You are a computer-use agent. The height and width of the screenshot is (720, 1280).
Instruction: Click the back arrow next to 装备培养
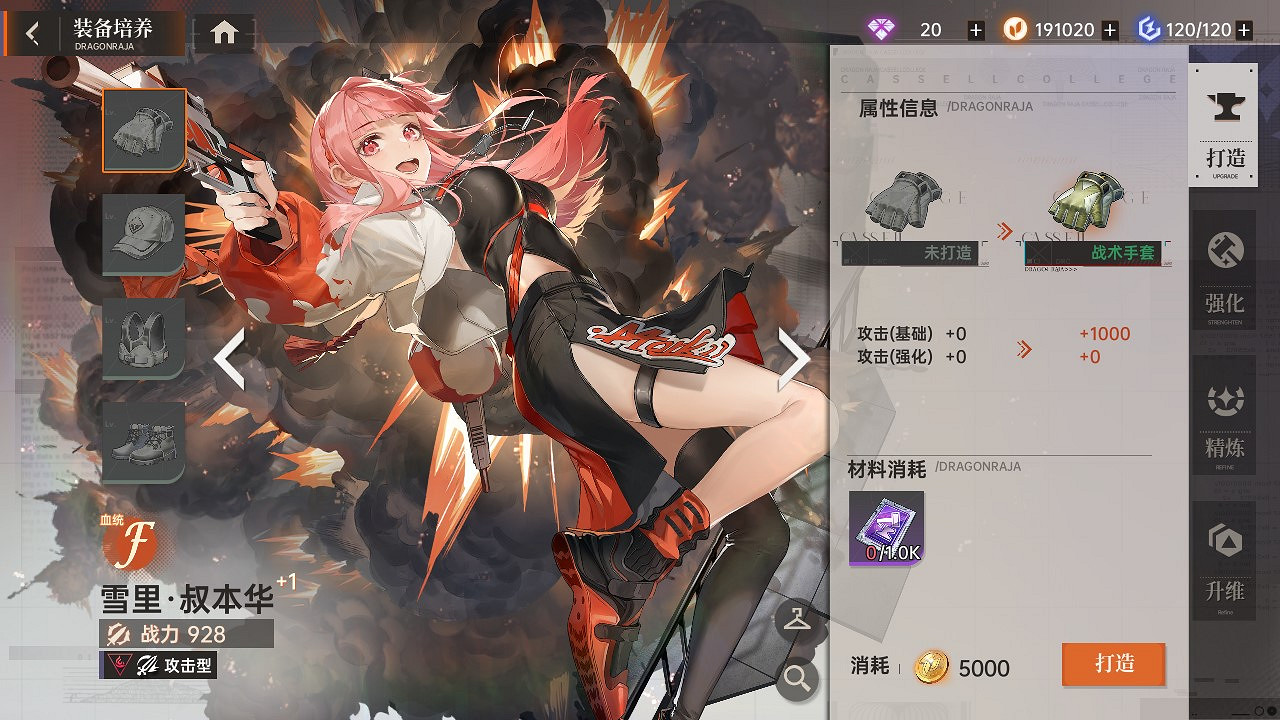(x=31, y=31)
